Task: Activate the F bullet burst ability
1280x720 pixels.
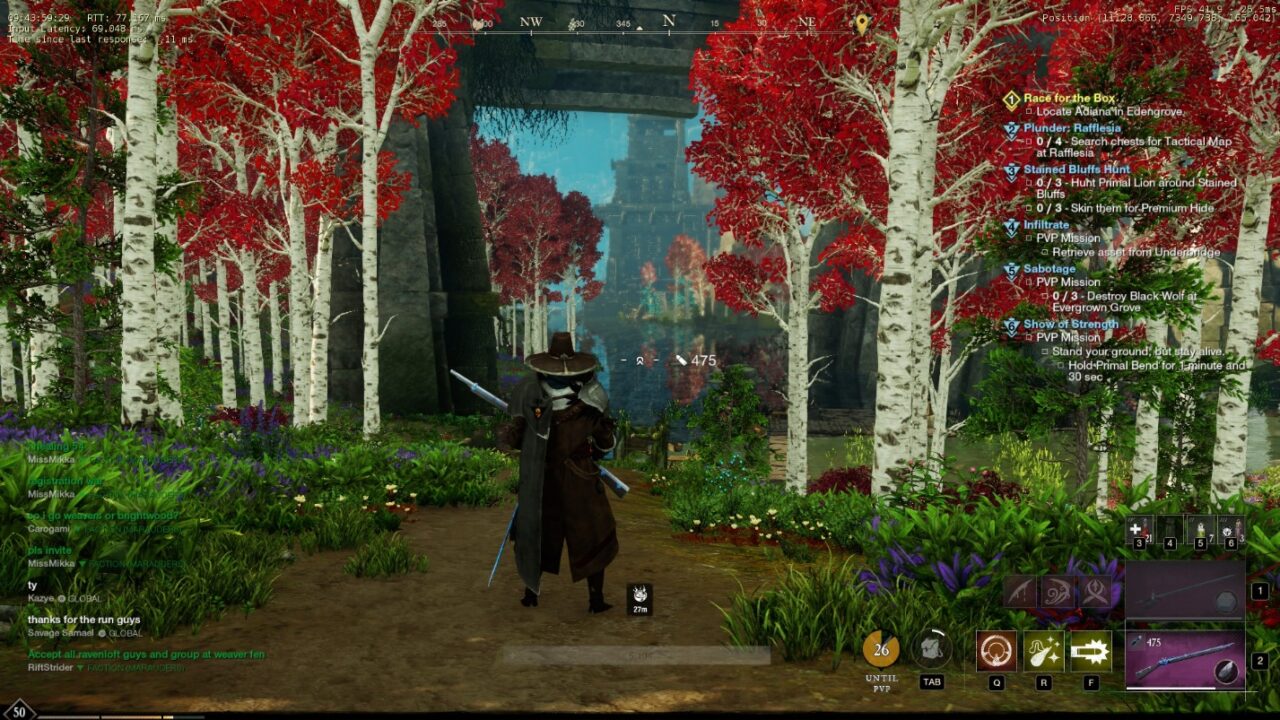Action: 1090,651
